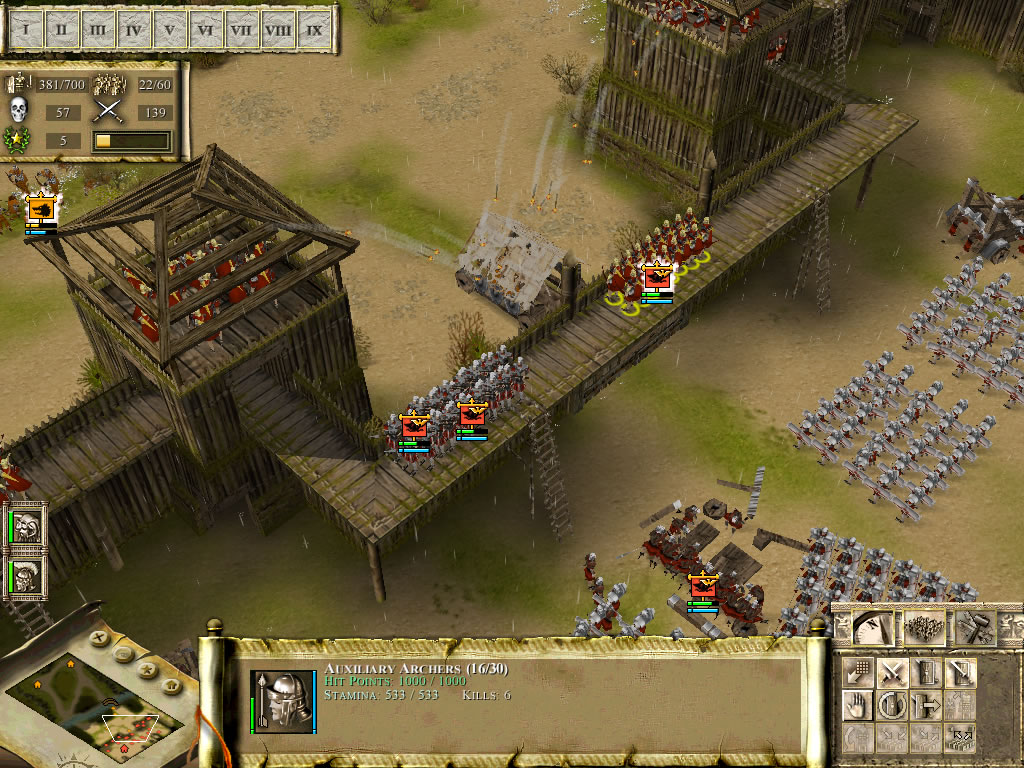Choose control group IX
The image size is (1024, 768).
pos(314,30)
